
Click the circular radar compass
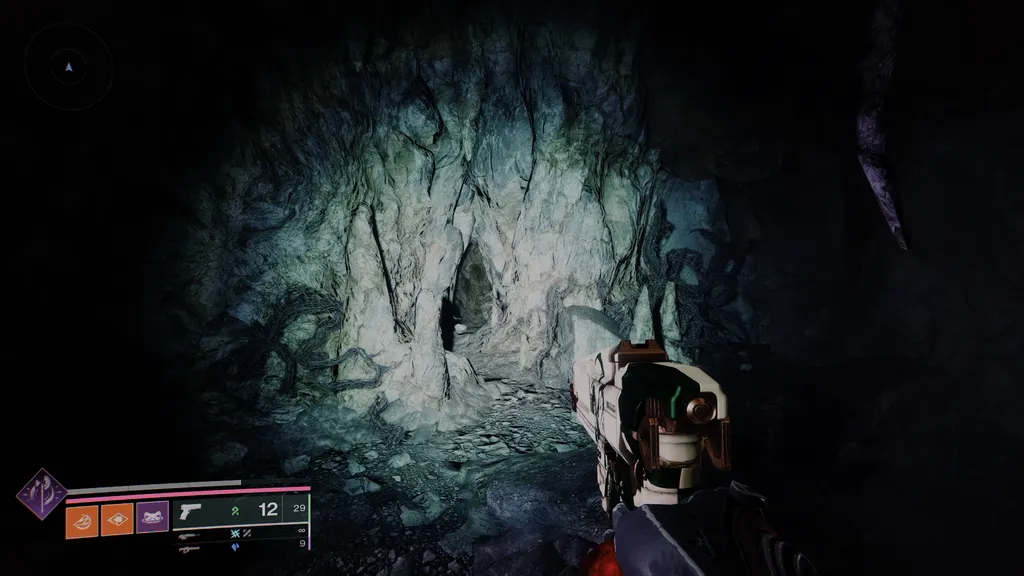pos(68,68)
